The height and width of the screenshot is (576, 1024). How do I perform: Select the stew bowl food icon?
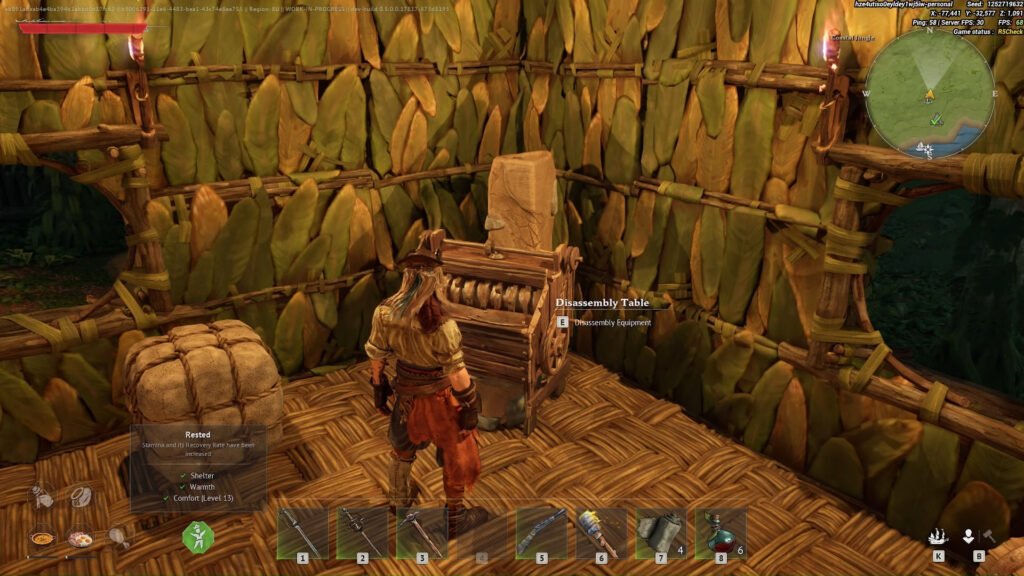(x=42, y=537)
